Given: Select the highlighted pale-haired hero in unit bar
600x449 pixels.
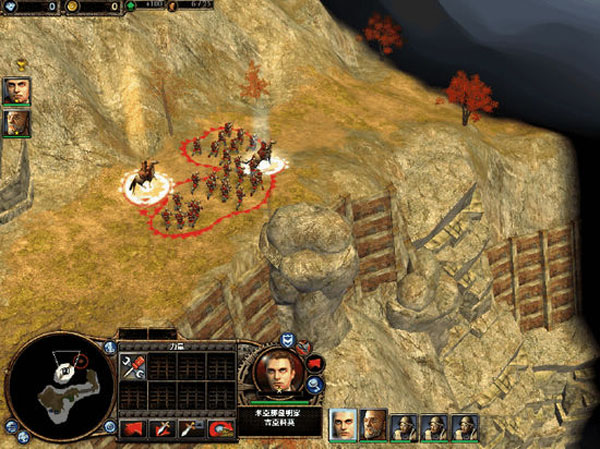Looking at the screenshot, I should [x=343, y=425].
